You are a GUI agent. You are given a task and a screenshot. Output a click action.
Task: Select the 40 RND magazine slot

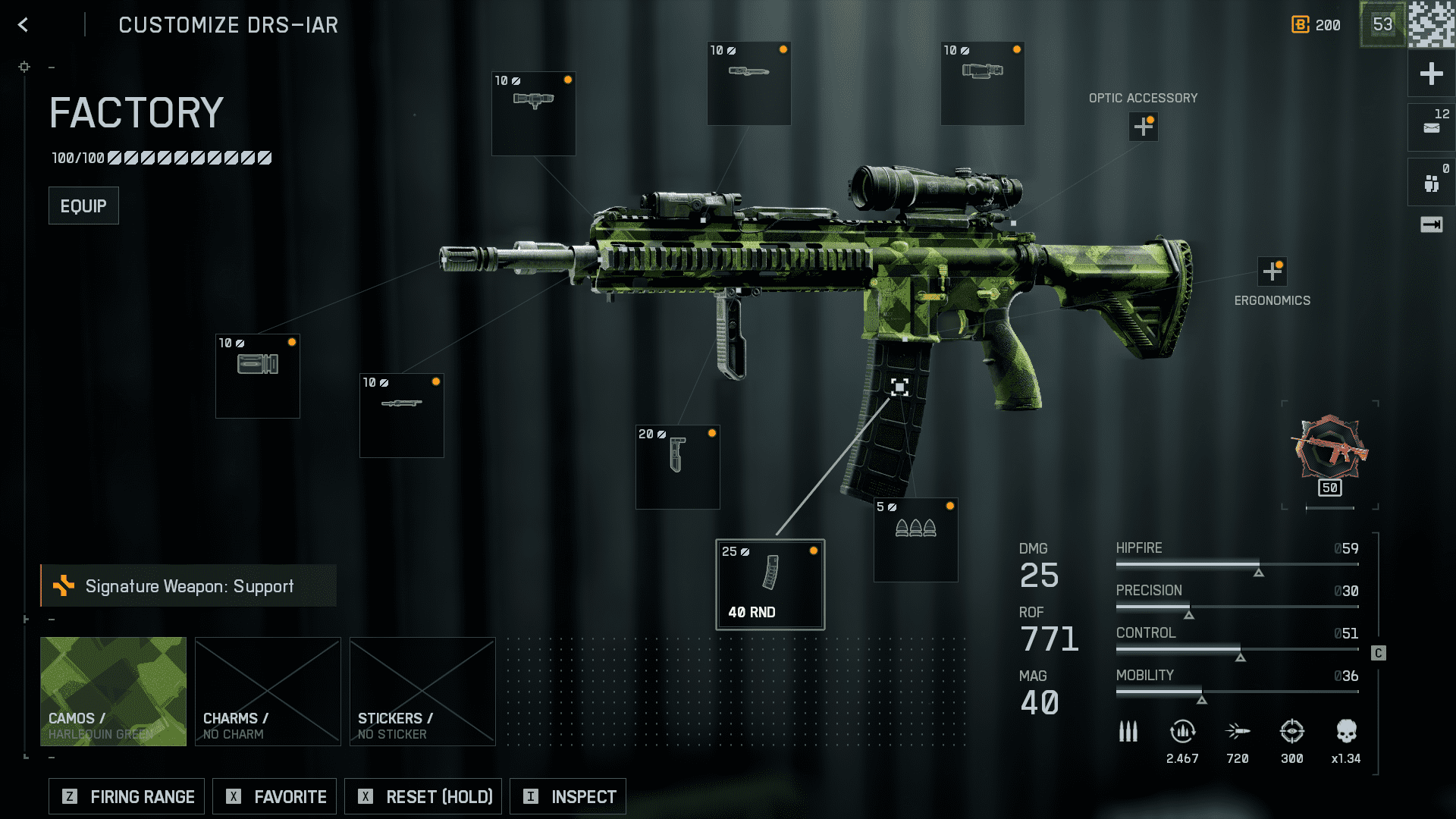(x=770, y=584)
